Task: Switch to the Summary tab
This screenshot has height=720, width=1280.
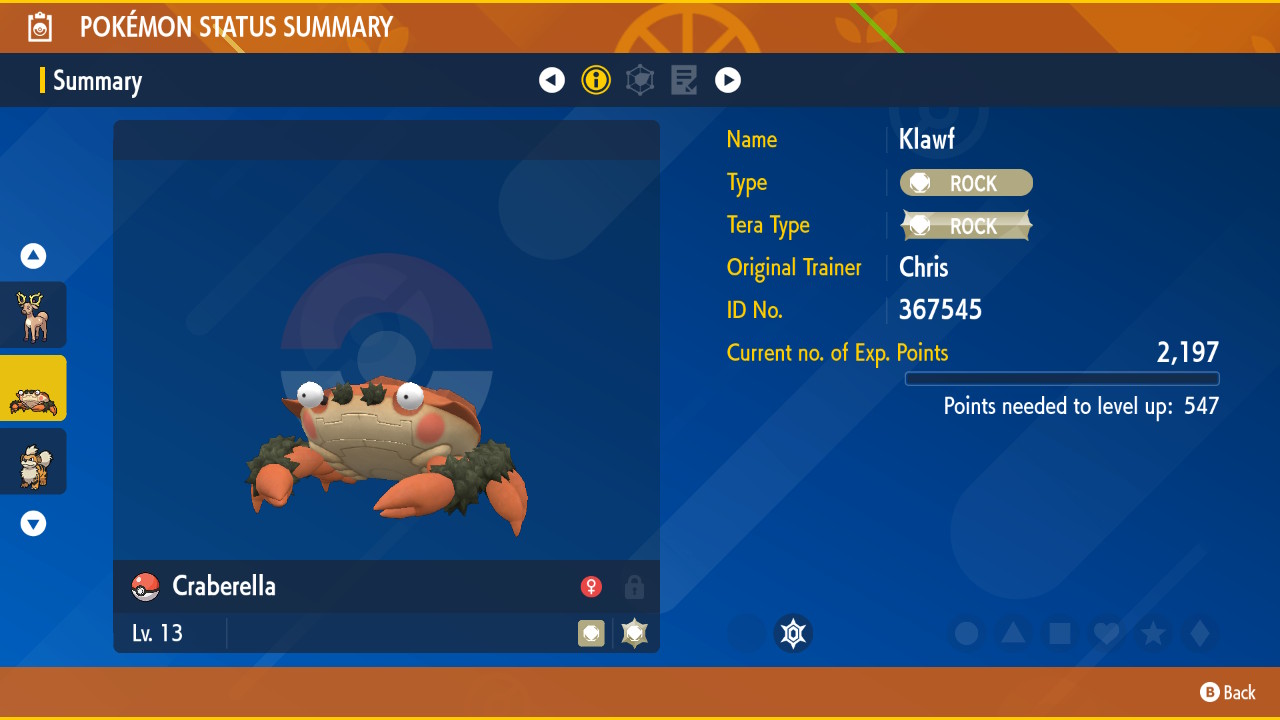Action: pyautogui.click(x=96, y=81)
